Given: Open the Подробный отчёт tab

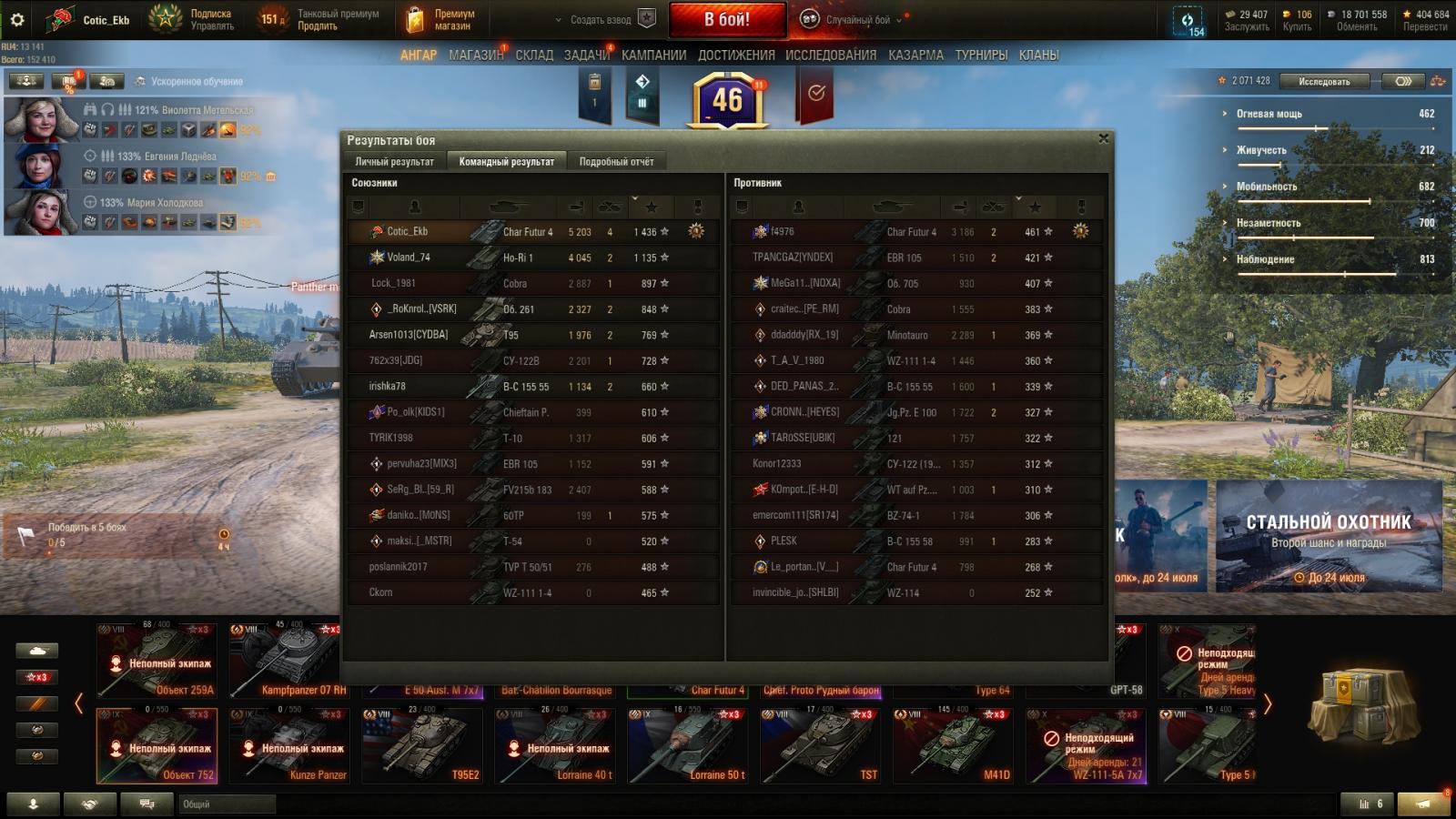Looking at the screenshot, I should tap(616, 162).
